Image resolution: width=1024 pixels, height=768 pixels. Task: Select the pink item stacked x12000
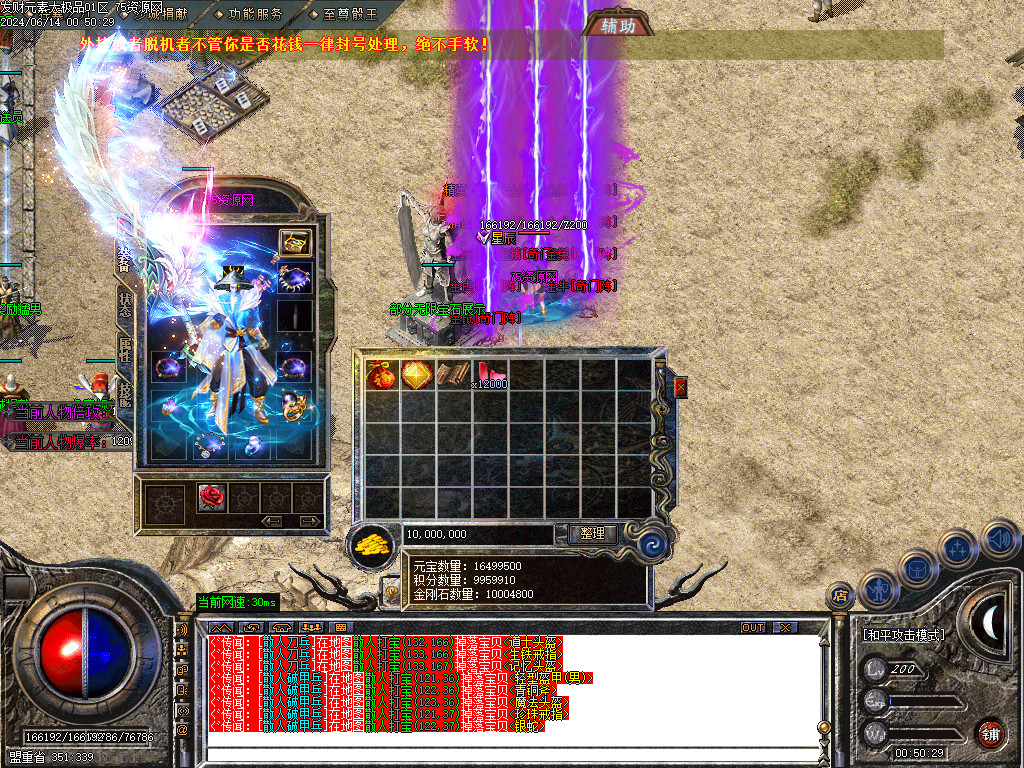(489, 375)
